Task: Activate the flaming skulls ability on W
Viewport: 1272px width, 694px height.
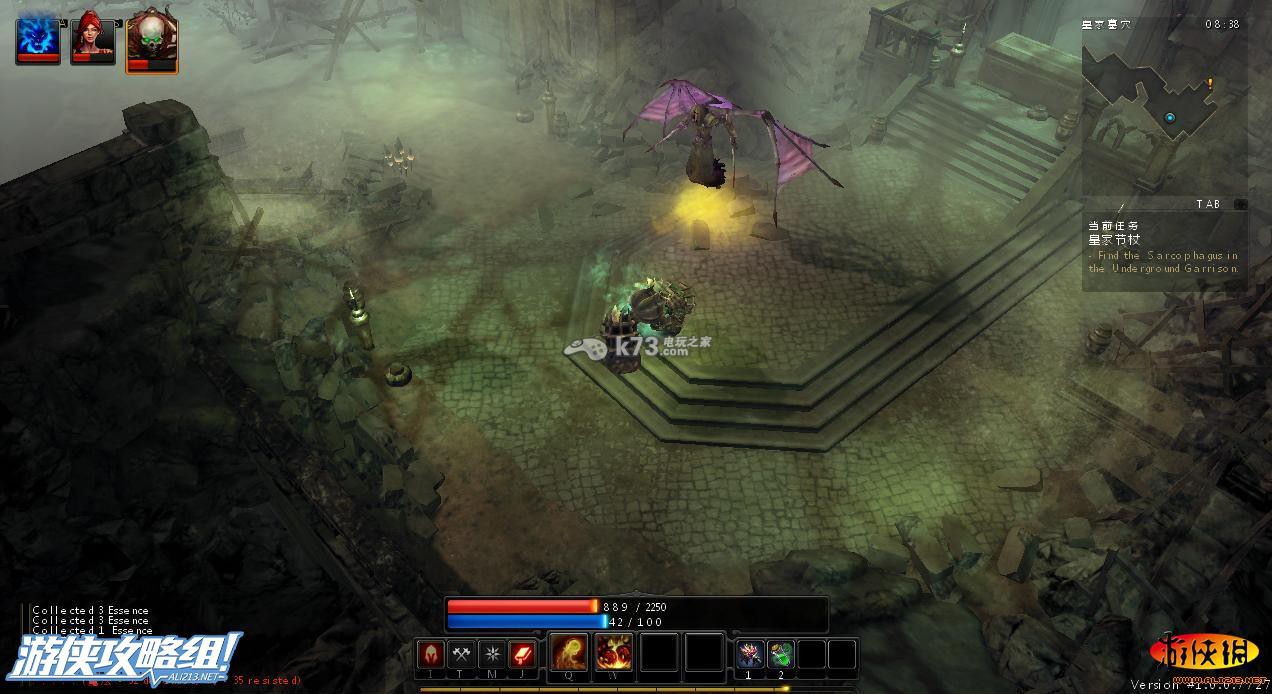Action: click(x=614, y=653)
